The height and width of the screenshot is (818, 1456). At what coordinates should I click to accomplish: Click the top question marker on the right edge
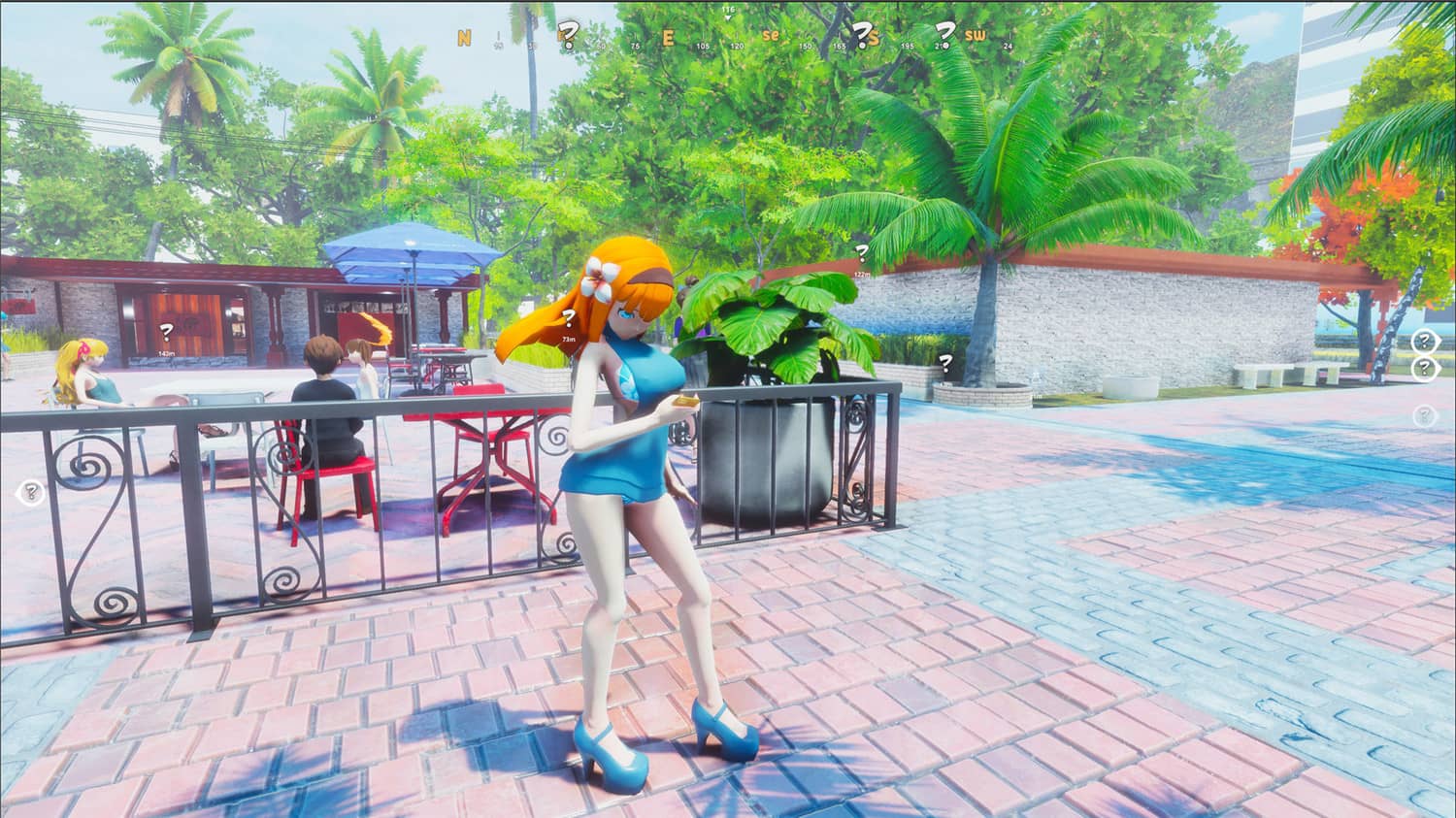pos(1423,342)
